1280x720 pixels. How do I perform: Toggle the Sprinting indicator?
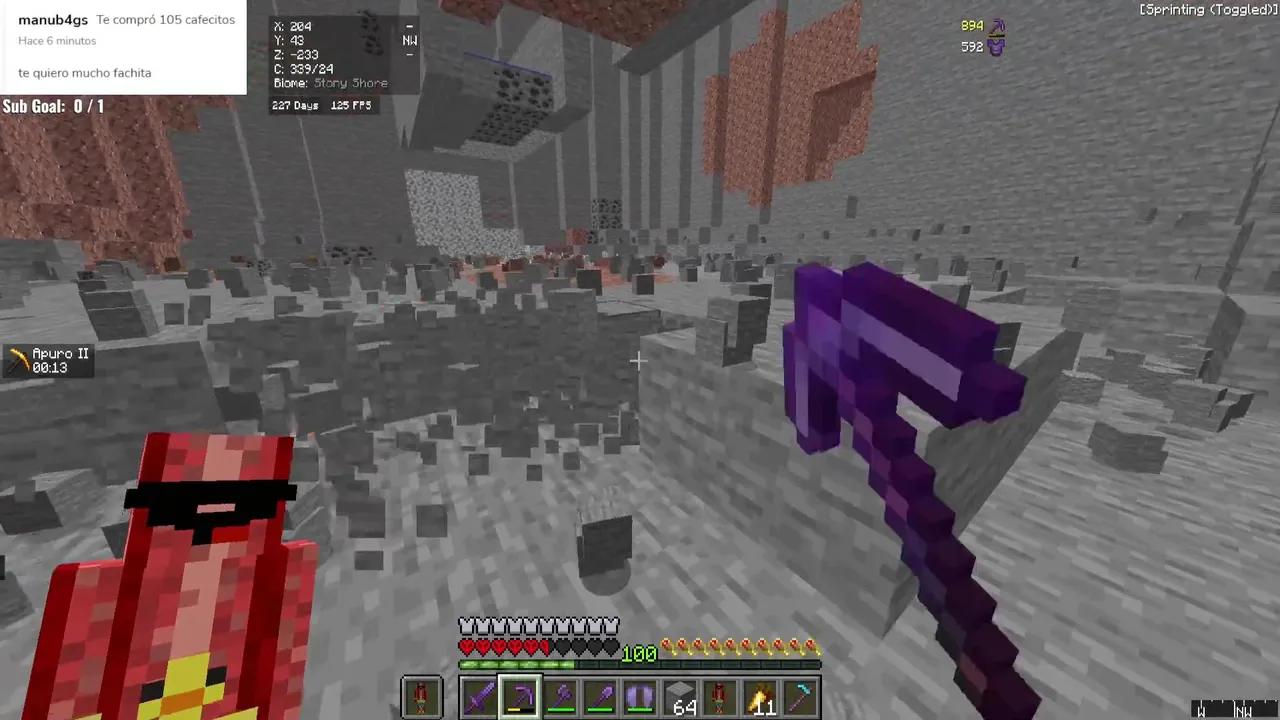(x=1206, y=9)
